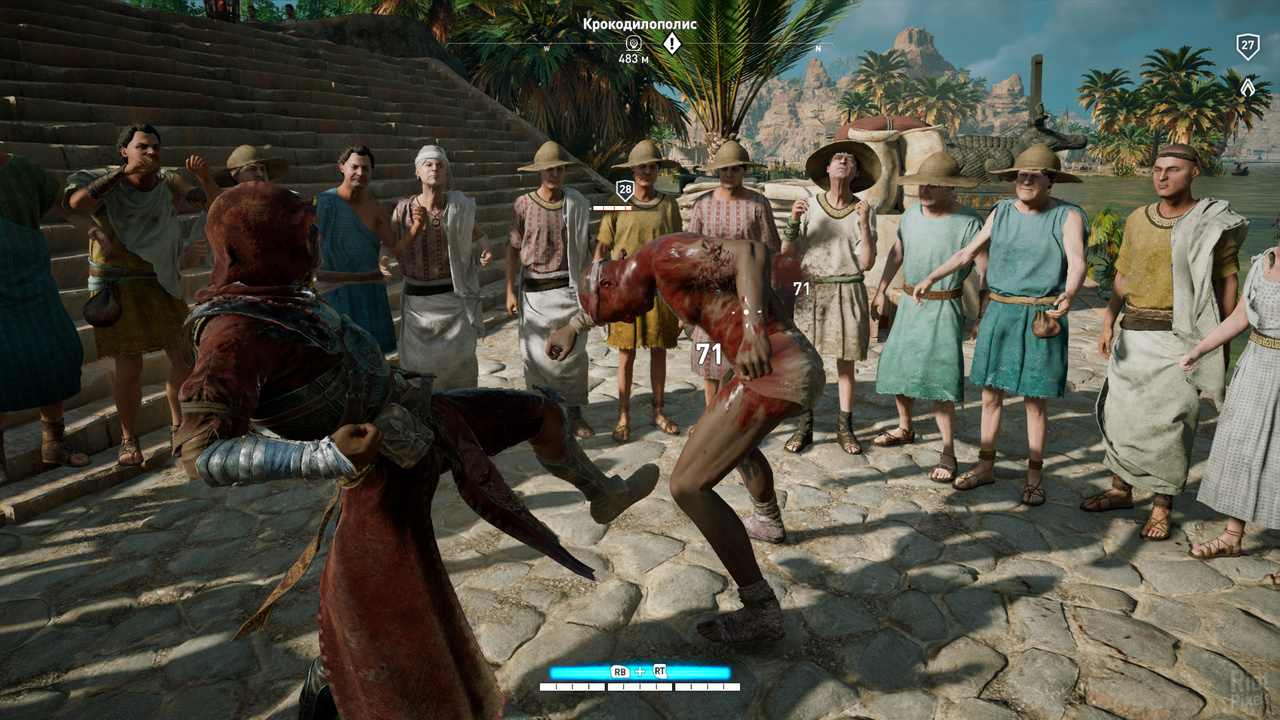1280x720 pixels.
Task: Click the double chevron icon under level badge
Action: (x=1247, y=87)
